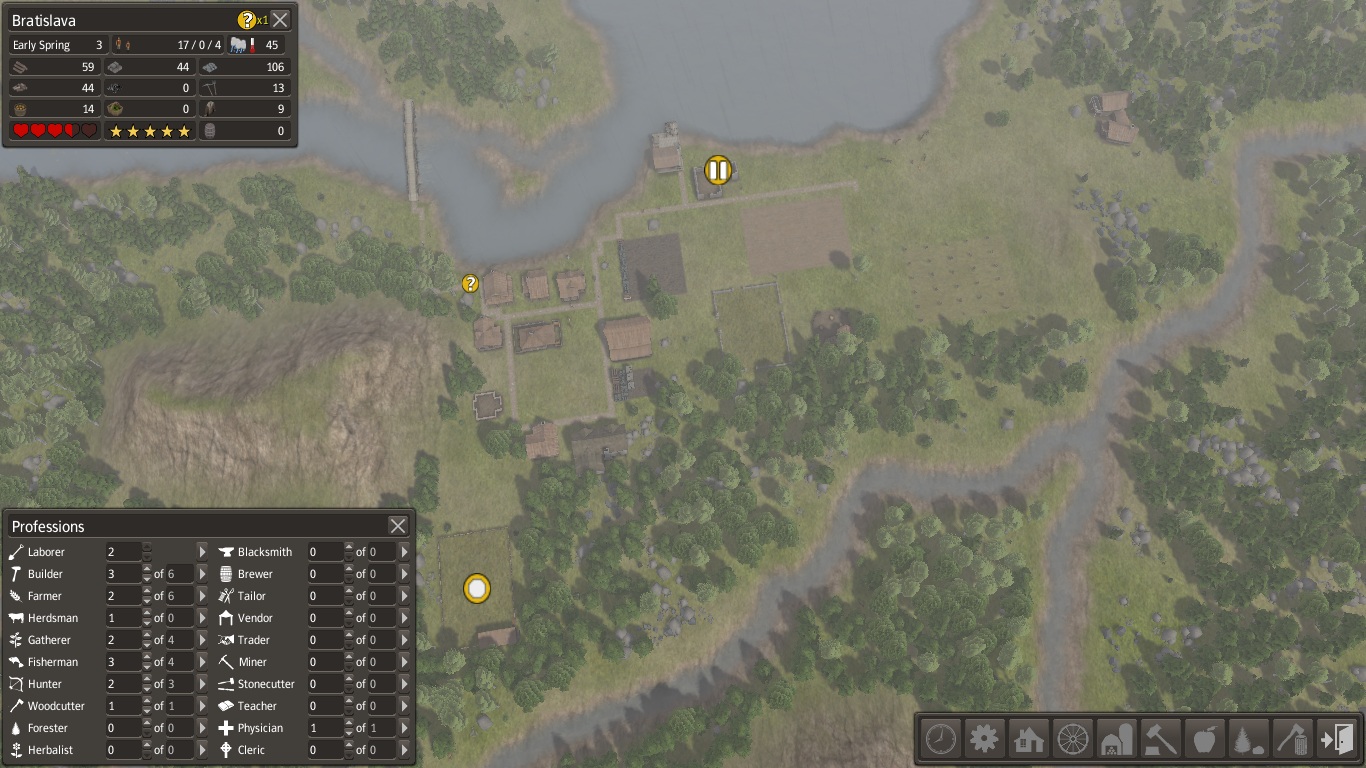Close the Bratislava town info panel
The width and height of the screenshot is (1366, 768).
[281, 19]
